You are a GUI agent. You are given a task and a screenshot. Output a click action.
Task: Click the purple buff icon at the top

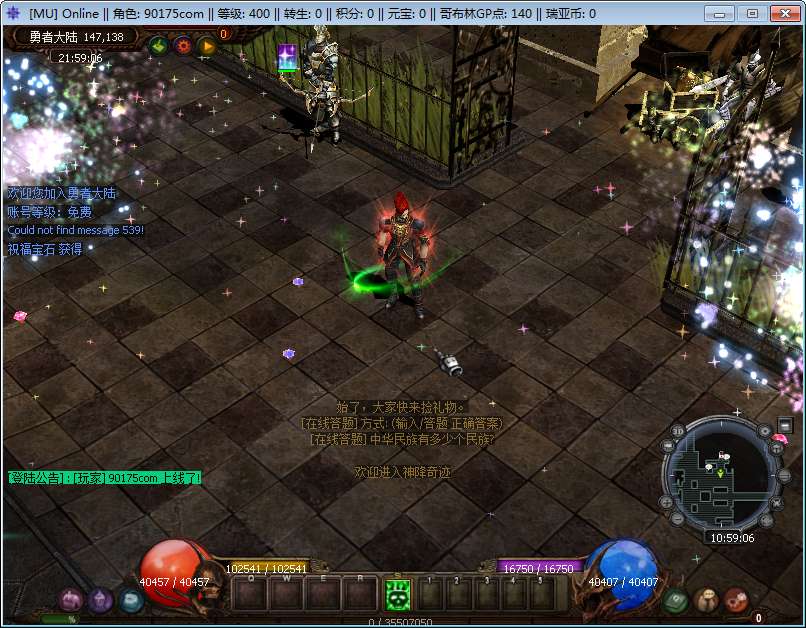pyautogui.click(x=287, y=57)
